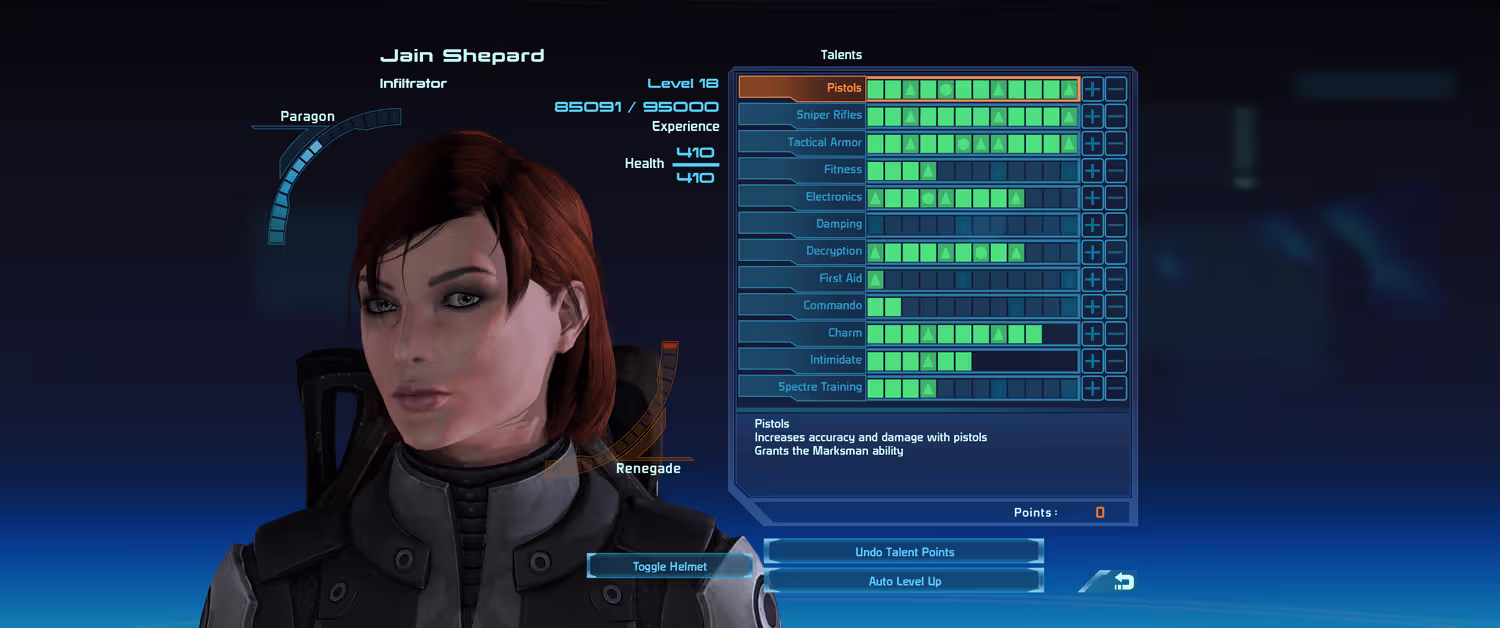Activate Auto Level Up
Image resolution: width=1500 pixels, height=628 pixels.
[x=904, y=581]
